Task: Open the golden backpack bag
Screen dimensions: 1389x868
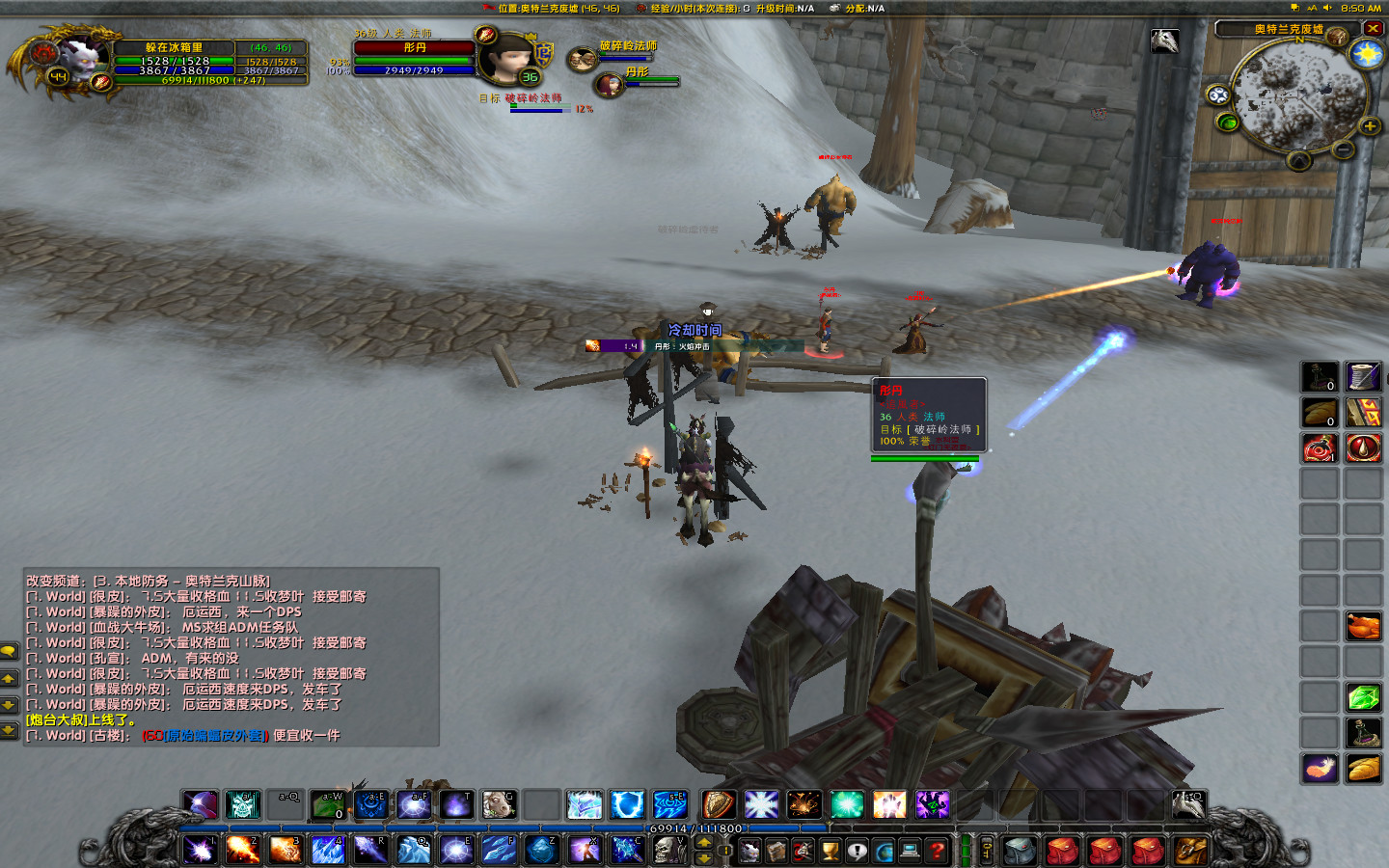Action: coord(1190,852)
